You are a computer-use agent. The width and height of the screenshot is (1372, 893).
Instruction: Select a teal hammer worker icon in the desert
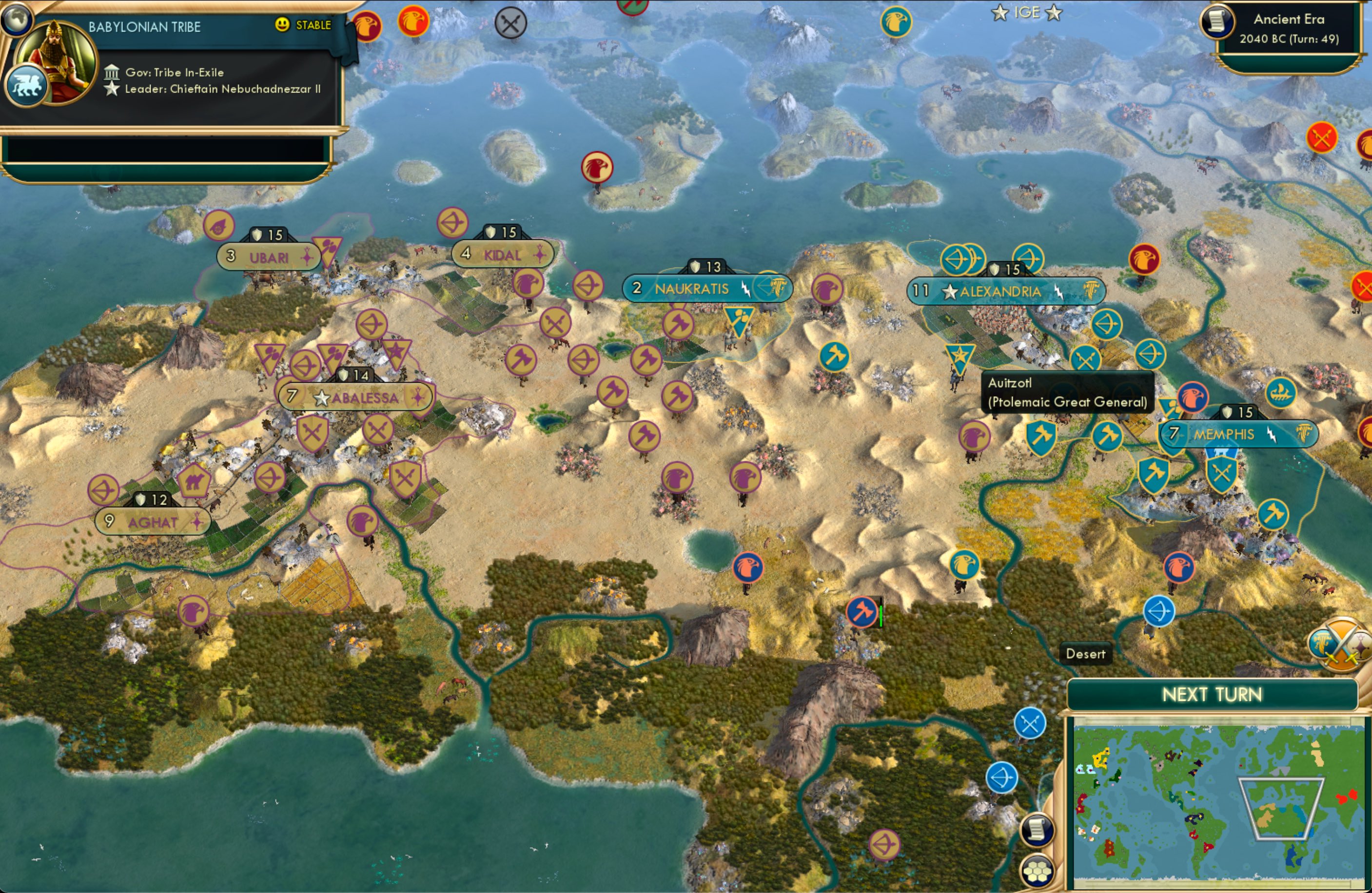(x=834, y=356)
